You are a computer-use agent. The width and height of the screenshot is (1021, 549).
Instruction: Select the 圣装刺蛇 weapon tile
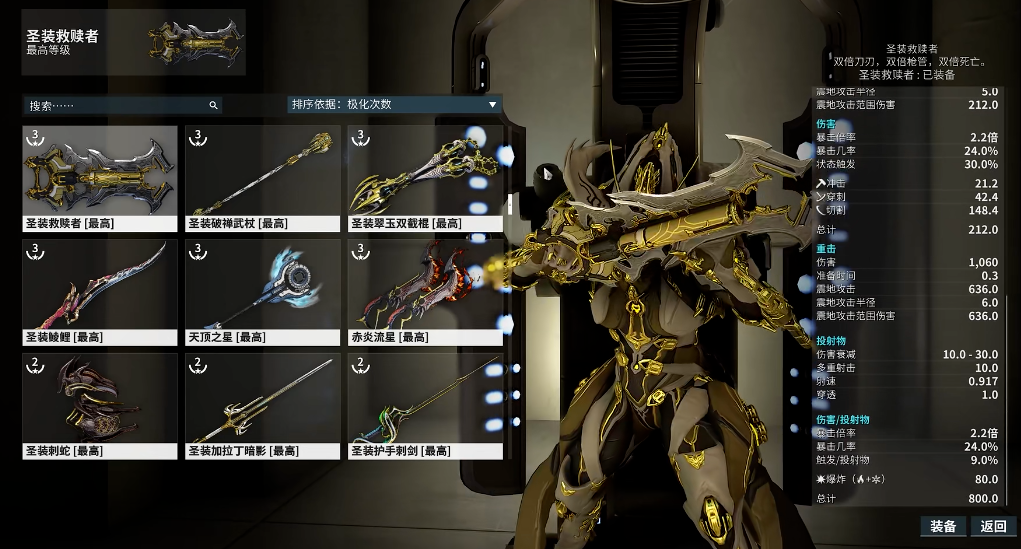[100, 406]
